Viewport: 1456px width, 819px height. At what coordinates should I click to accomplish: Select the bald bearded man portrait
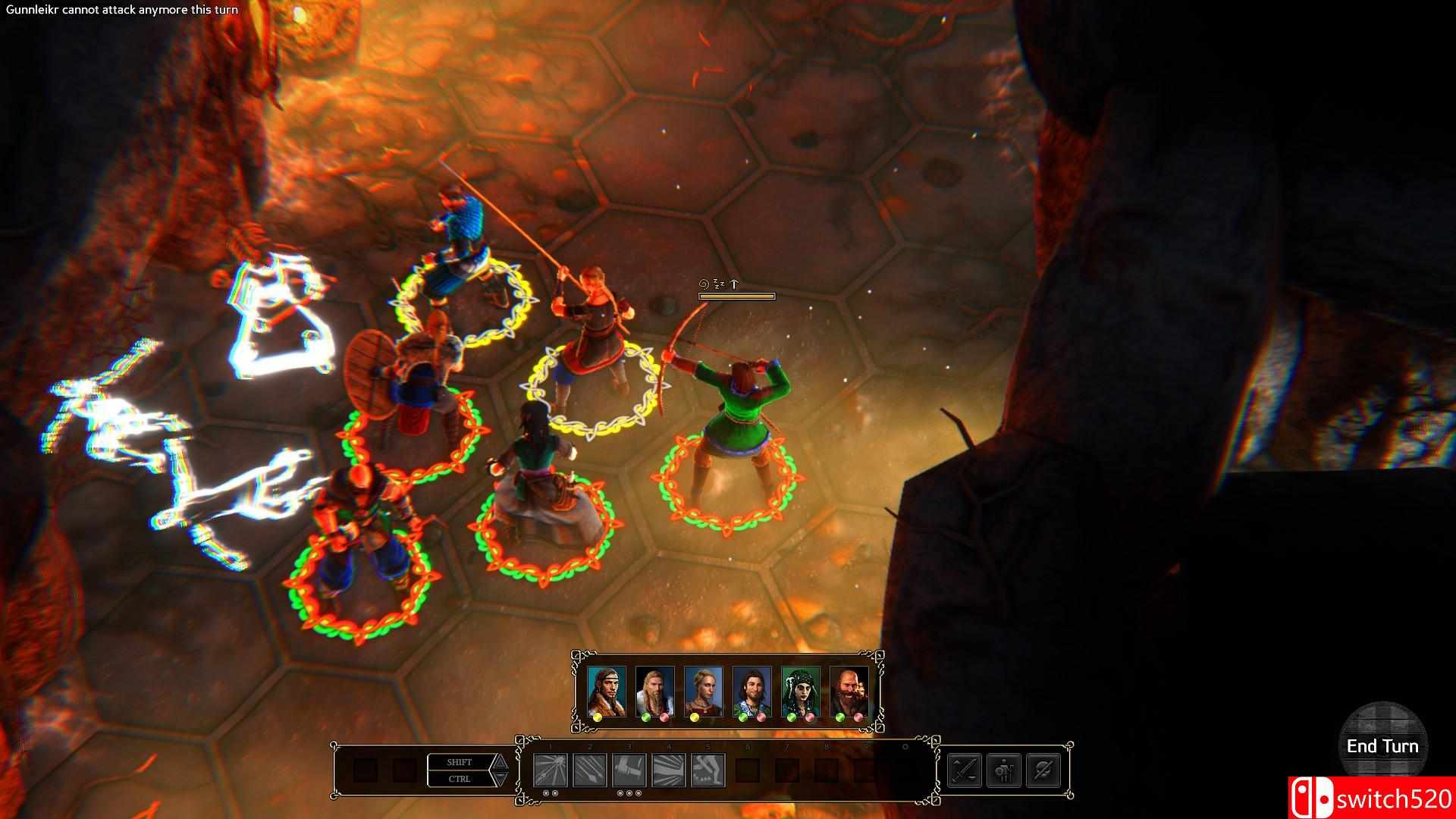(x=849, y=692)
